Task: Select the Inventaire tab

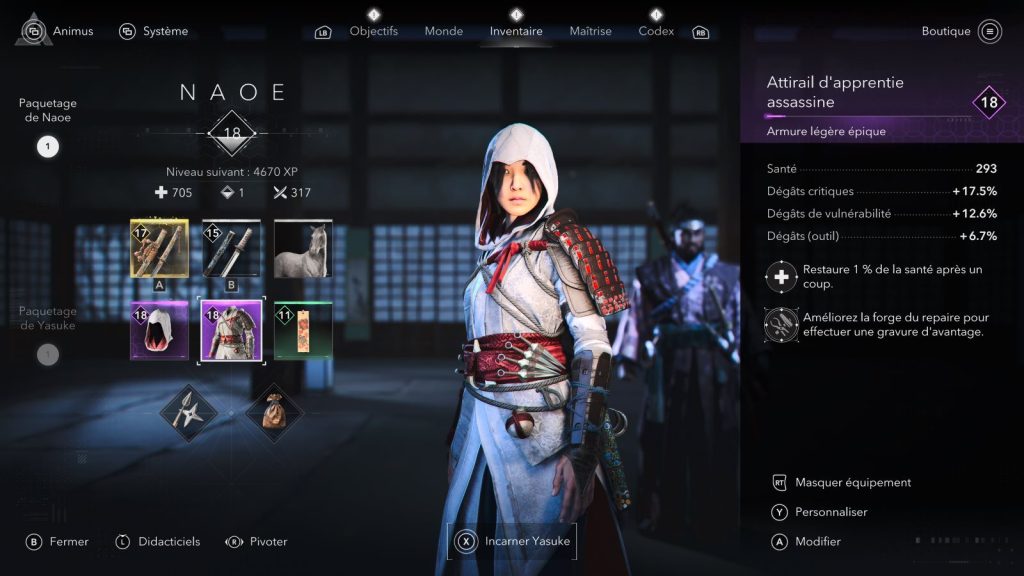Action: 516,31
